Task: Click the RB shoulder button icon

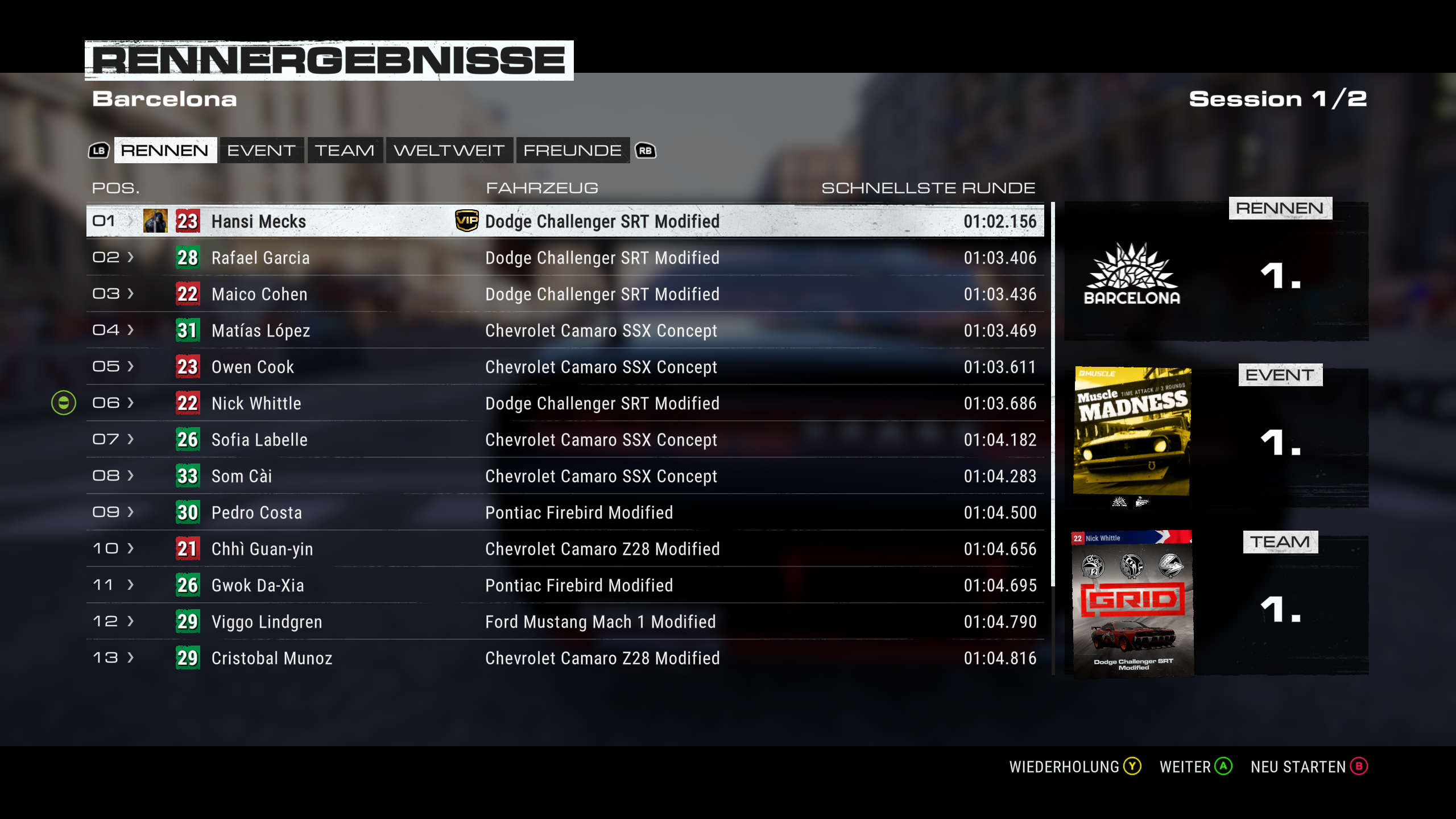Action: click(x=644, y=151)
